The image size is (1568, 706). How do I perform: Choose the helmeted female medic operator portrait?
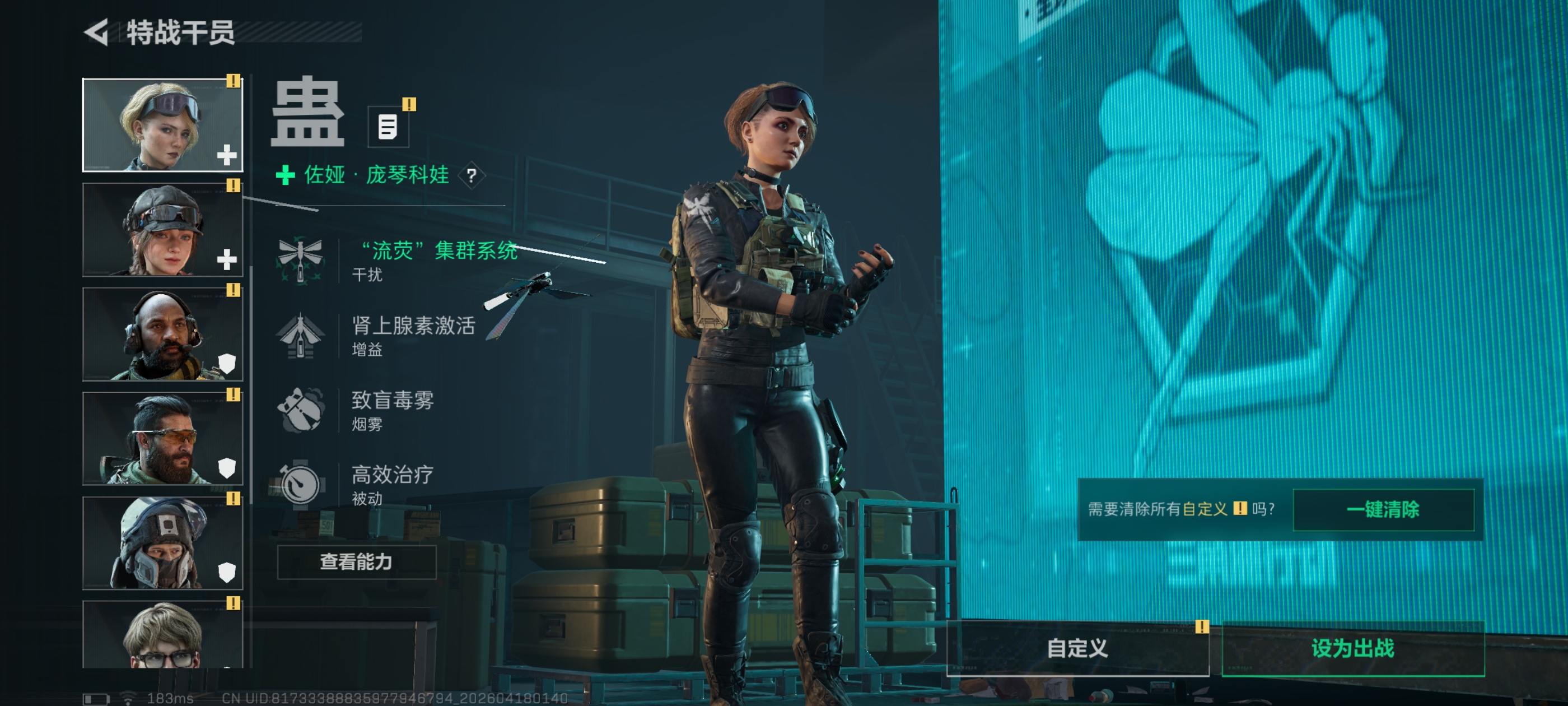coord(162,230)
